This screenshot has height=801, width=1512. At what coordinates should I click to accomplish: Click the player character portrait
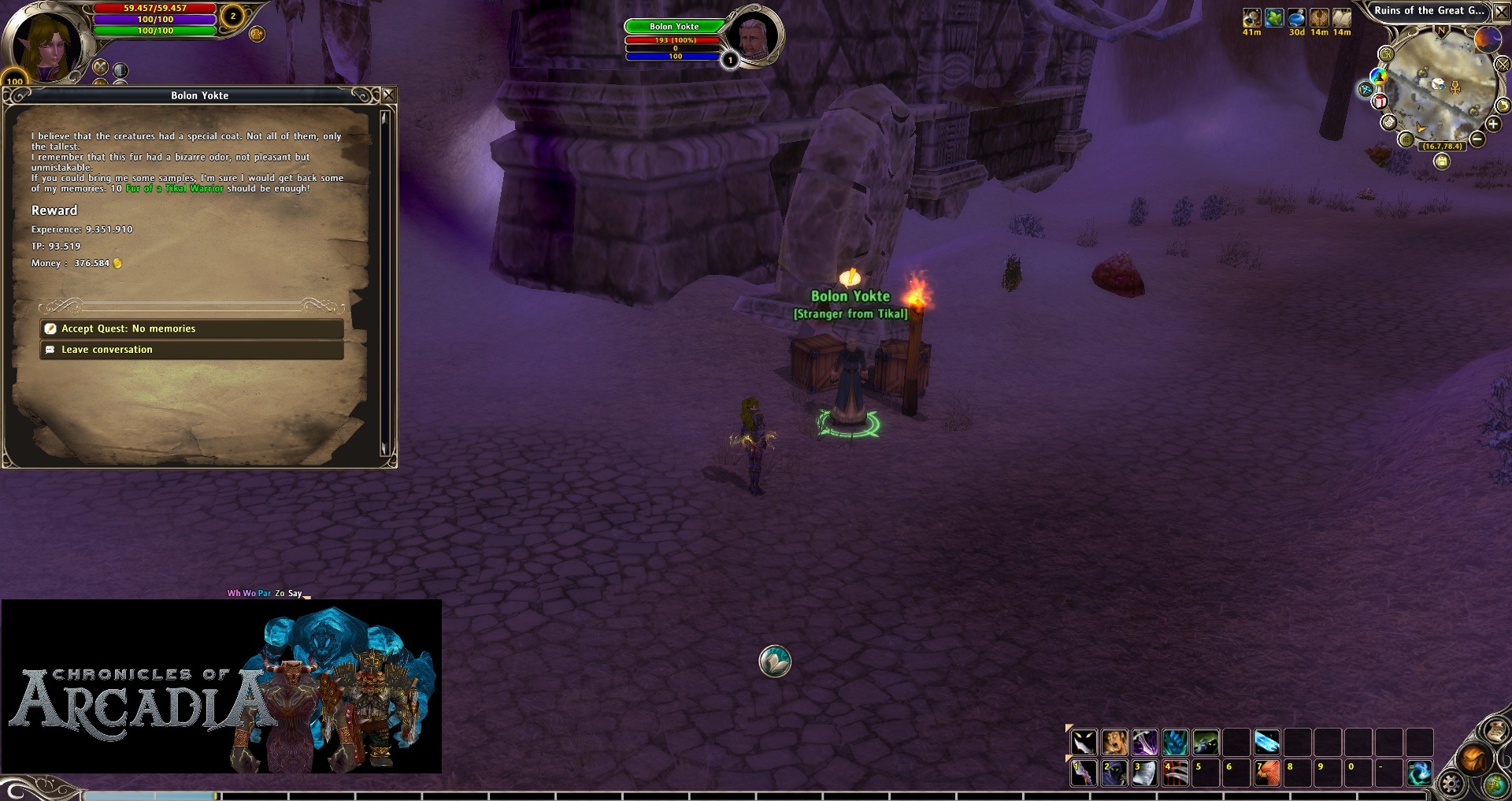(x=45, y=45)
